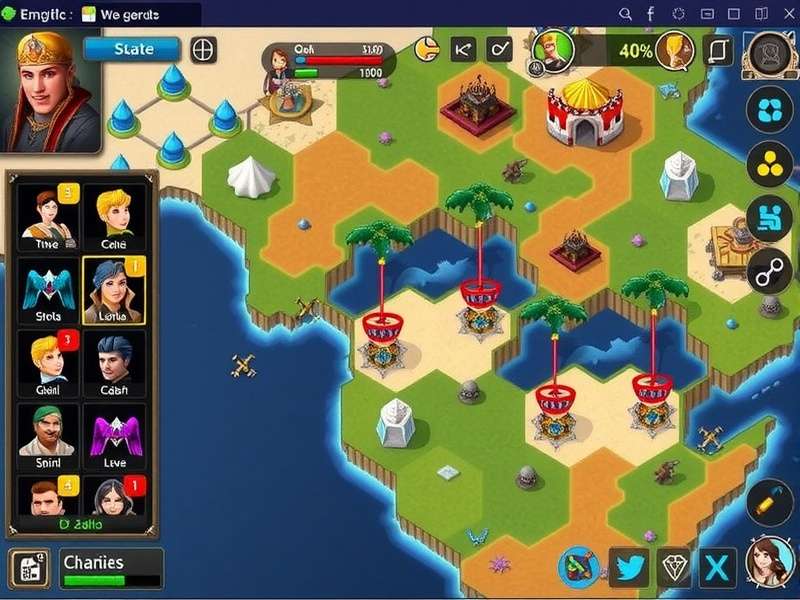Screen dimensions: 800x600
Task: Click the pencil edit button
Action: 769,501
